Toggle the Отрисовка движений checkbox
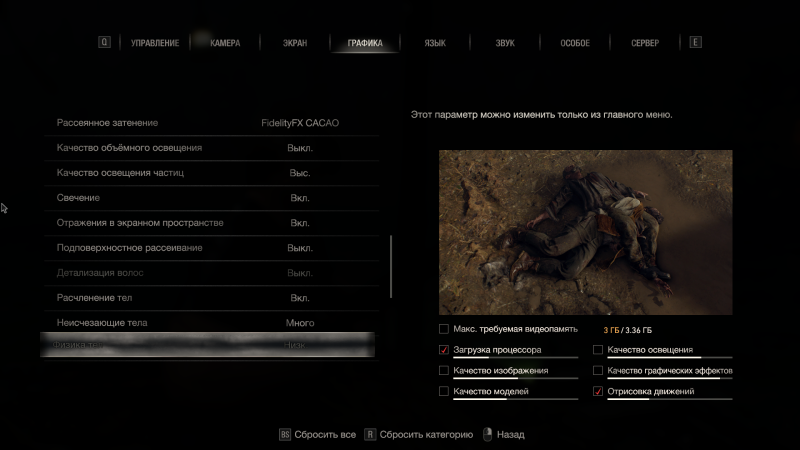Viewport: 800px width, 450px height. click(x=598, y=392)
